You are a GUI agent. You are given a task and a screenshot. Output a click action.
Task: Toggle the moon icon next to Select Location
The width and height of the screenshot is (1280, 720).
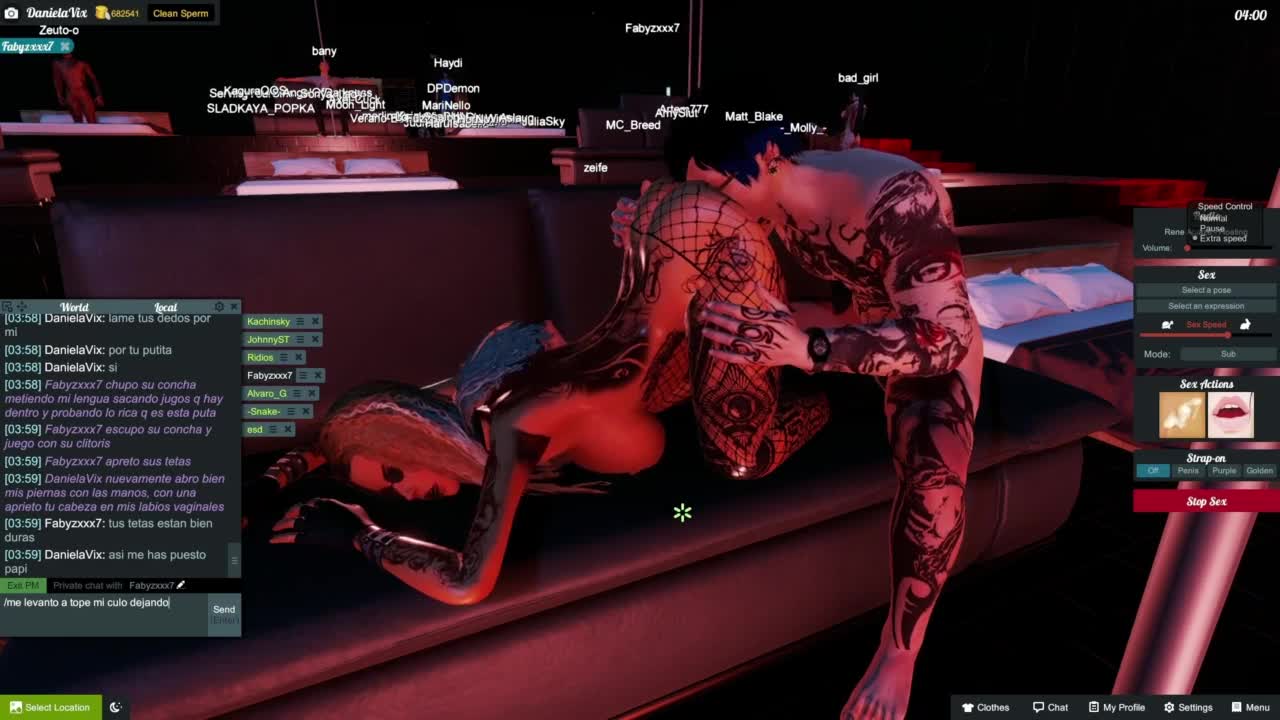[x=116, y=707]
